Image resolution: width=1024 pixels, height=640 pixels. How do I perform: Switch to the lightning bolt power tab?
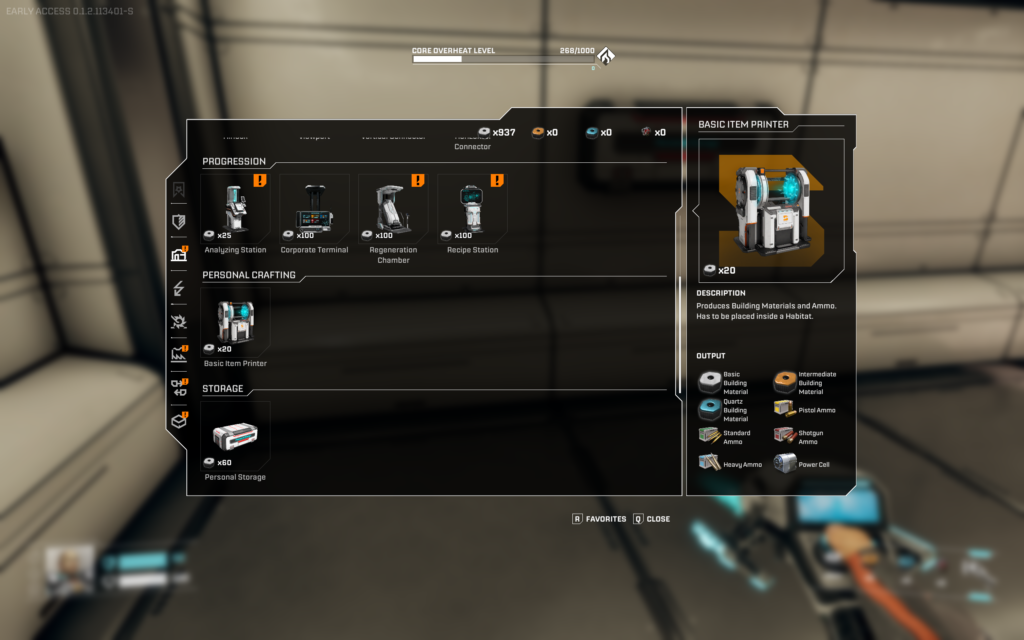point(179,288)
